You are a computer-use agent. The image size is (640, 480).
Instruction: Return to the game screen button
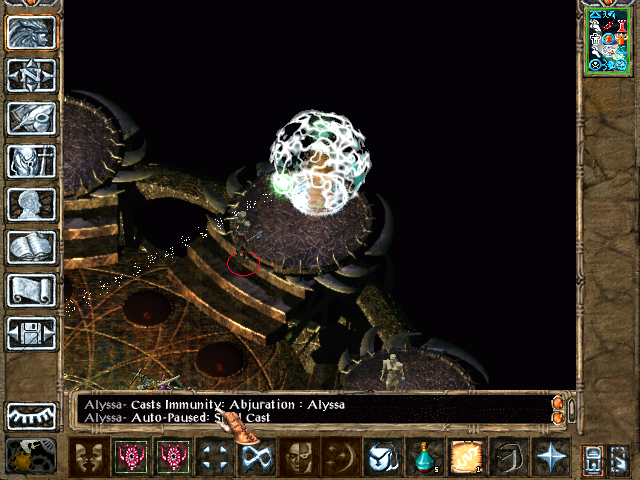tap(31, 32)
